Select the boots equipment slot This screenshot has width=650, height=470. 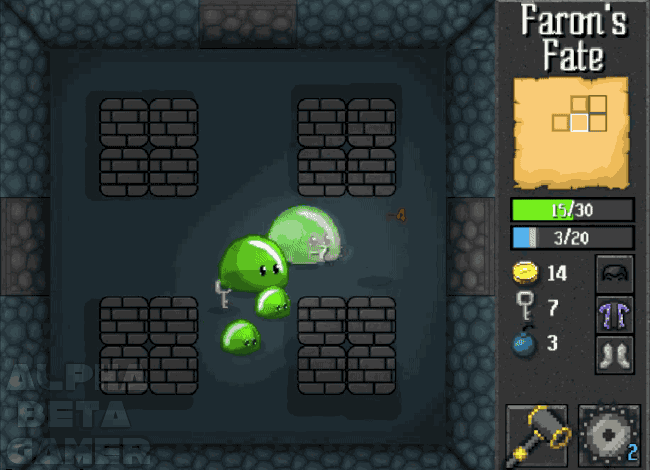coord(615,355)
